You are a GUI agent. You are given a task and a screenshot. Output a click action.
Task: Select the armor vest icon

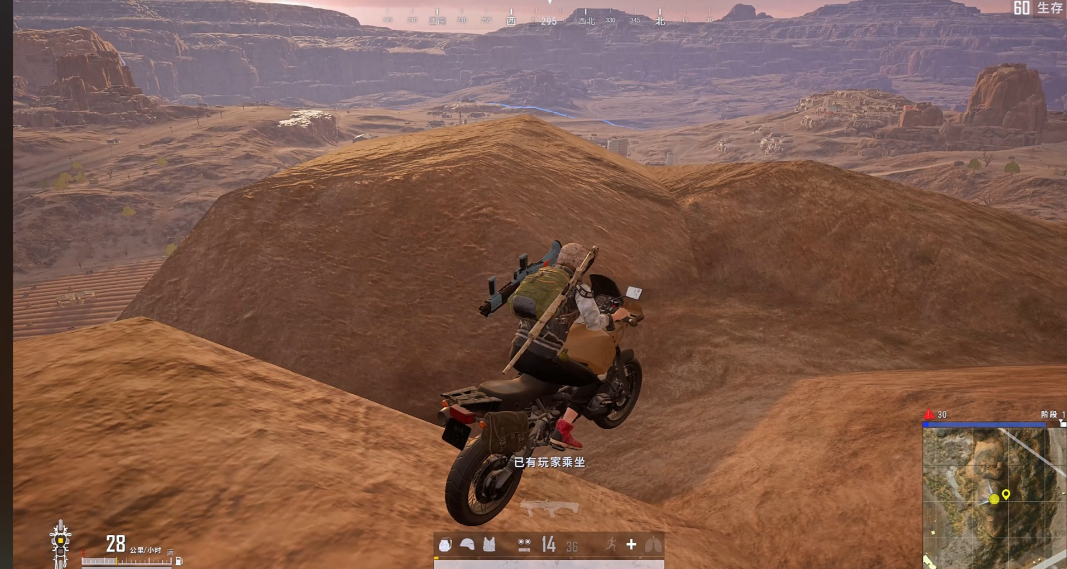[x=489, y=544]
